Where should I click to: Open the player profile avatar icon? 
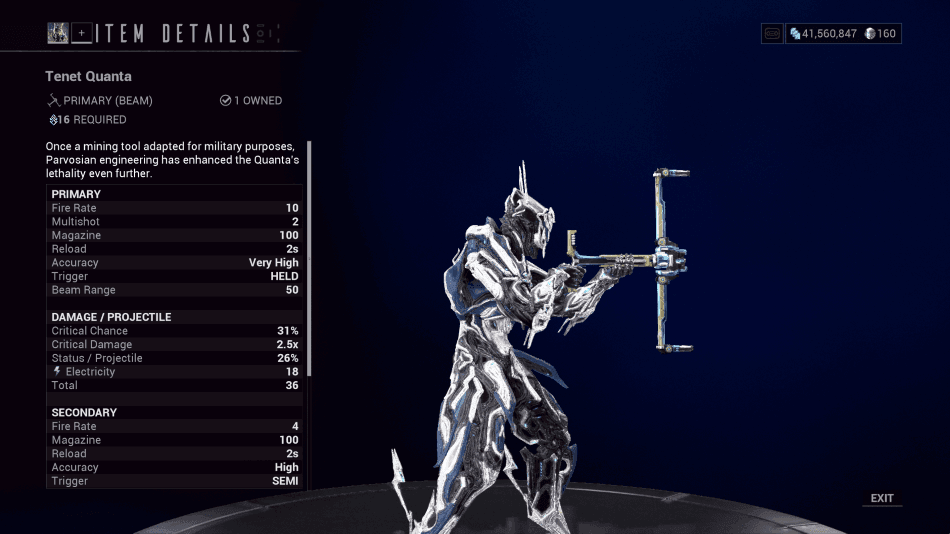58,33
